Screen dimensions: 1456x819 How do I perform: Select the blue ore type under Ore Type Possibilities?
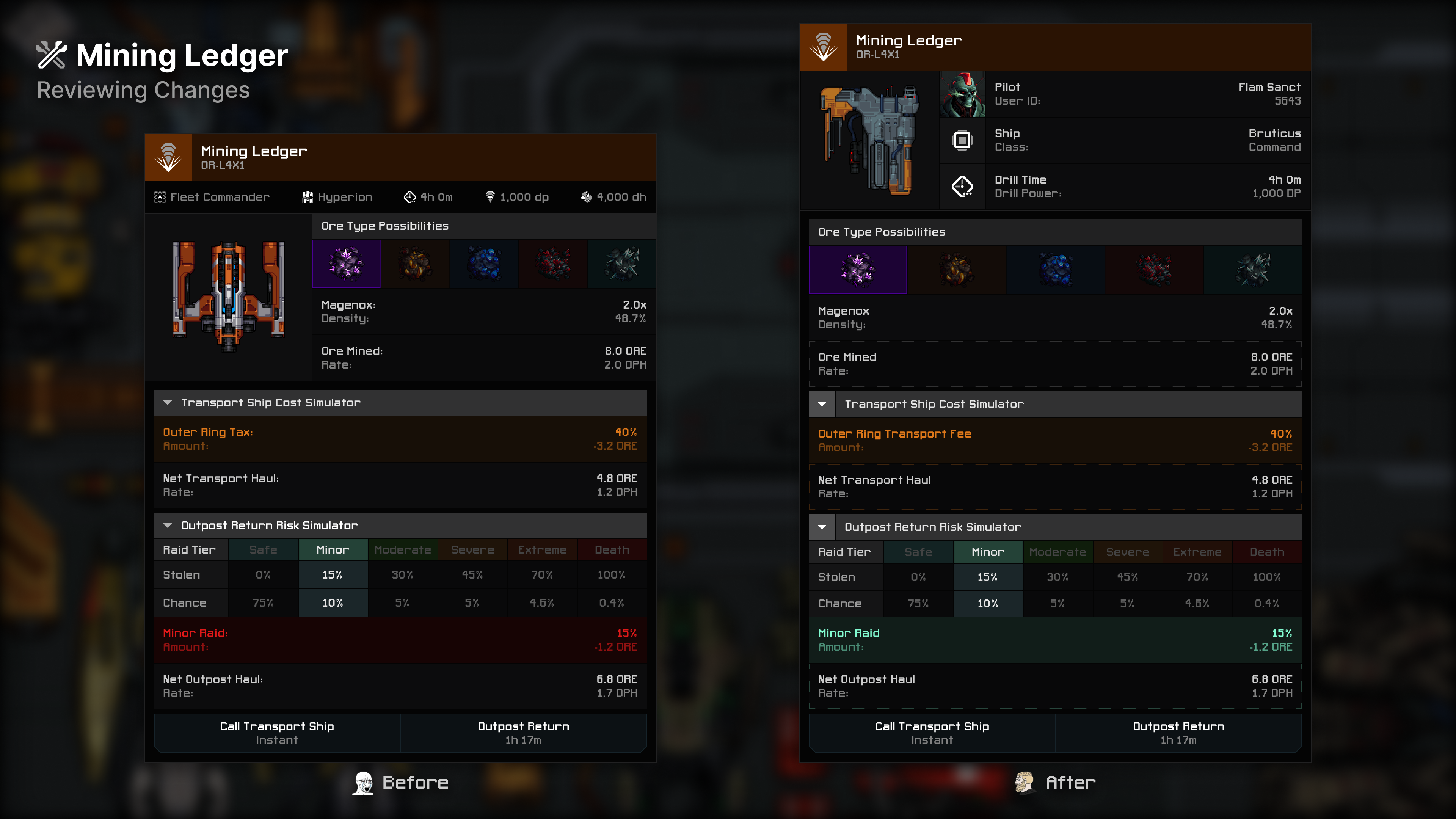tap(484, 264)
